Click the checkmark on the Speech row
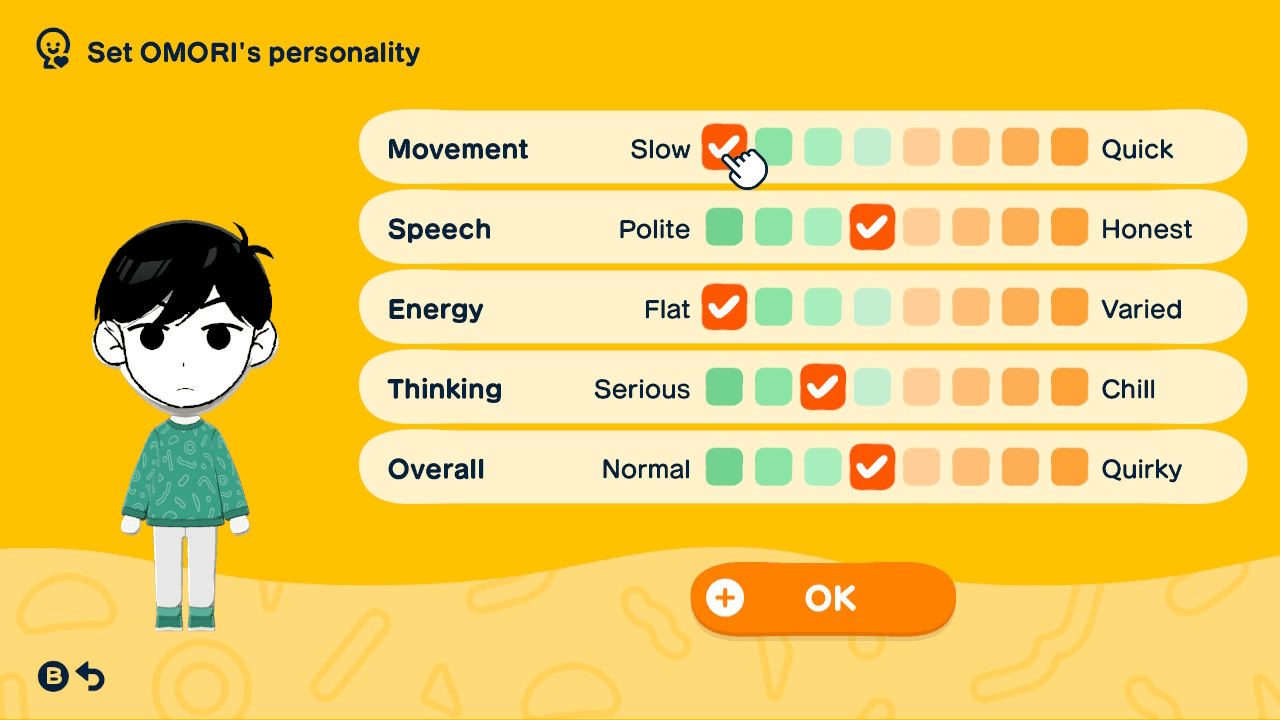1280x720 pixels. pyautogui.click(x=872, y=227)
